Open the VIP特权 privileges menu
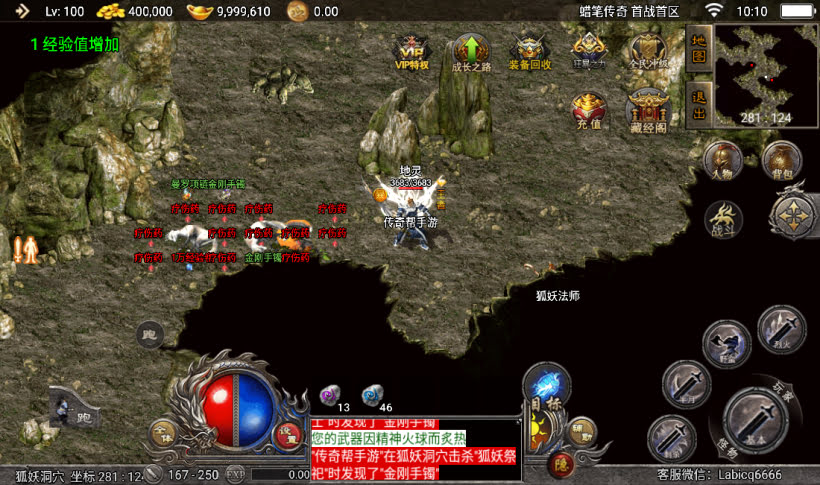 tap(411, 52)
